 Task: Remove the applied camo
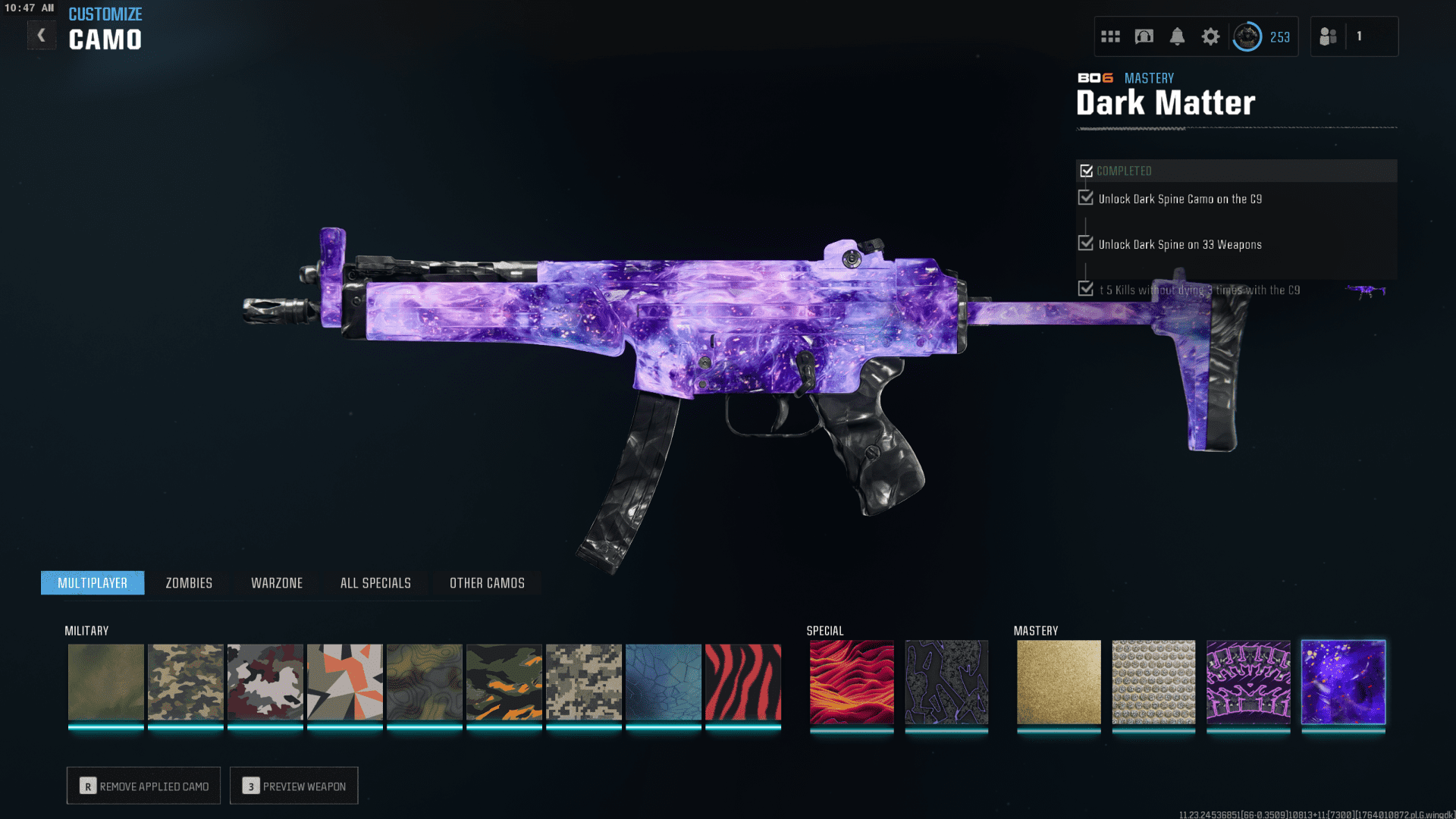144,786
